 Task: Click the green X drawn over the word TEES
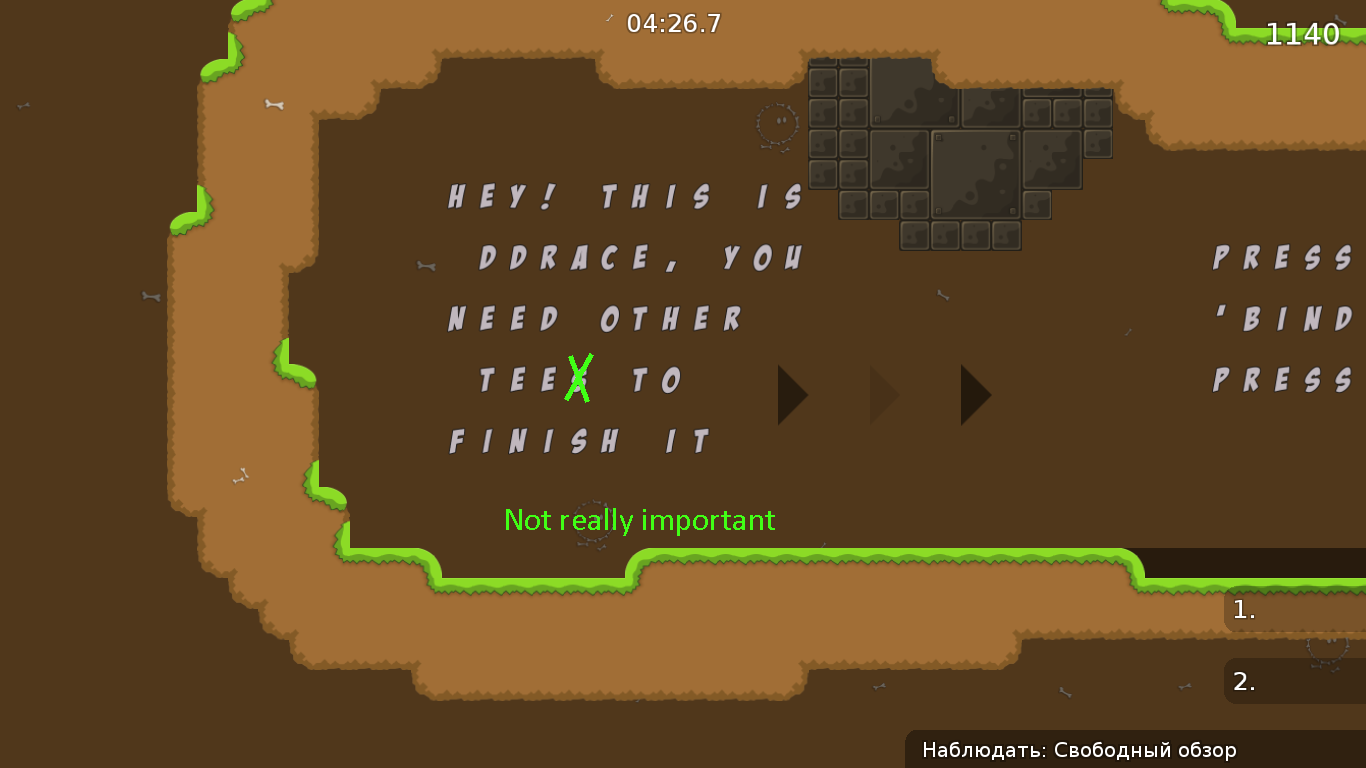578,380
